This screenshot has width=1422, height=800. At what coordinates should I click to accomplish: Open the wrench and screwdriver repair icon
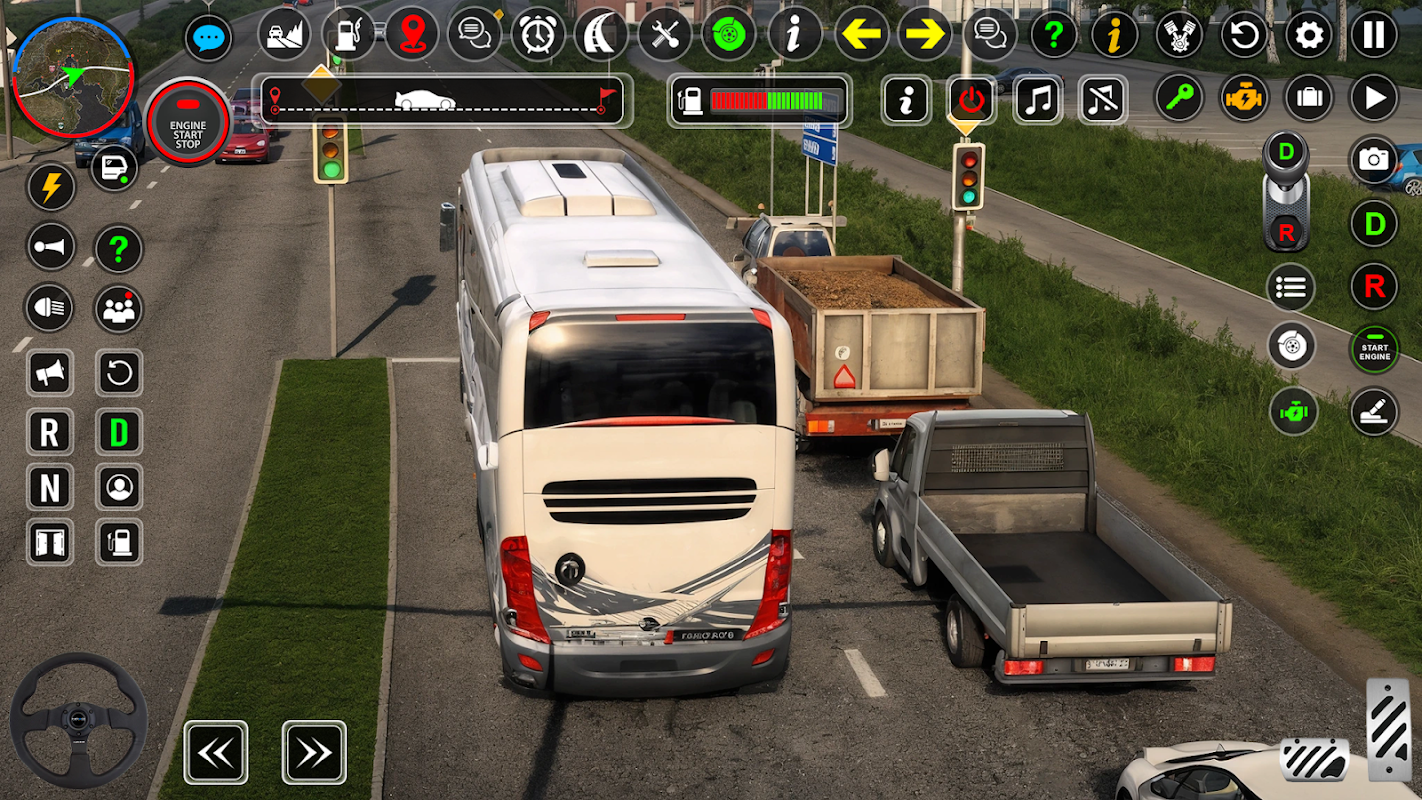[x=665, y=35]
